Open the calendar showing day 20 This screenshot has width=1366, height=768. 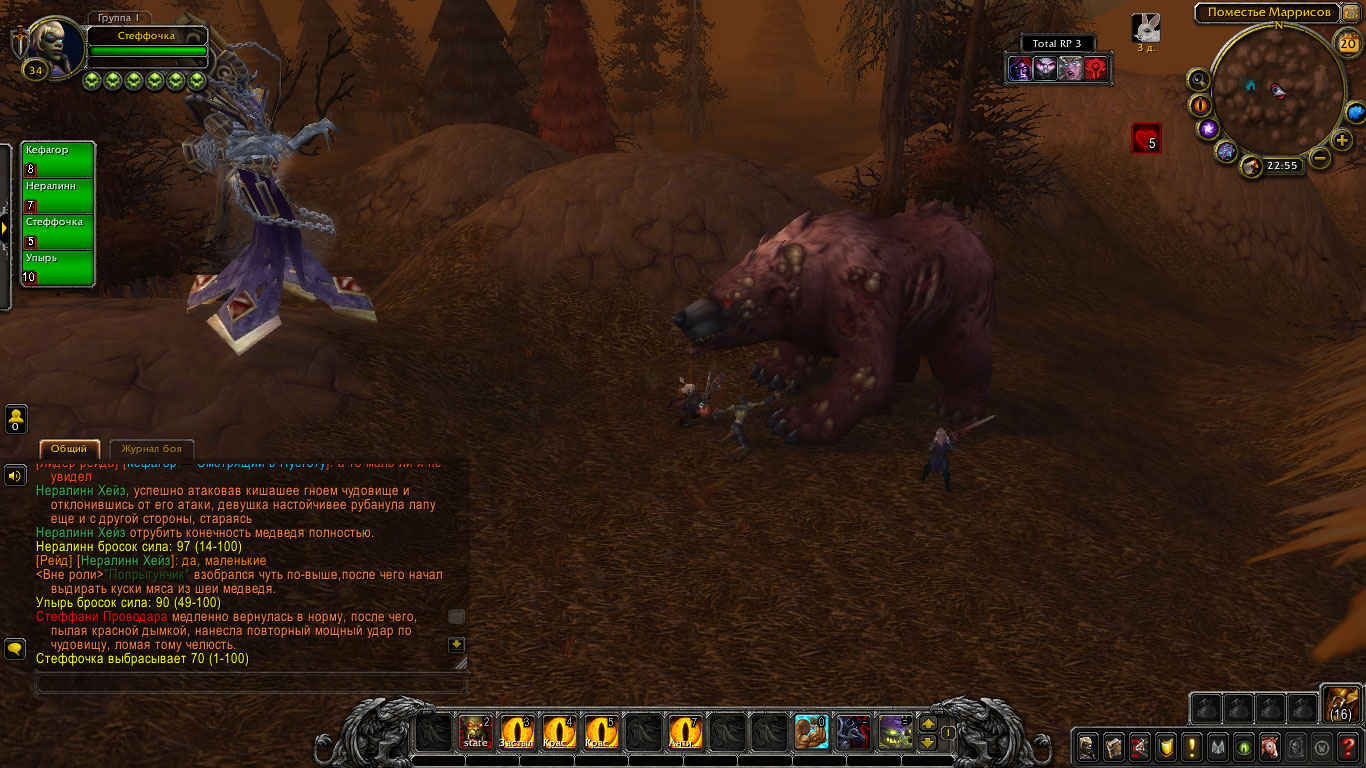tap(1347, 42)
